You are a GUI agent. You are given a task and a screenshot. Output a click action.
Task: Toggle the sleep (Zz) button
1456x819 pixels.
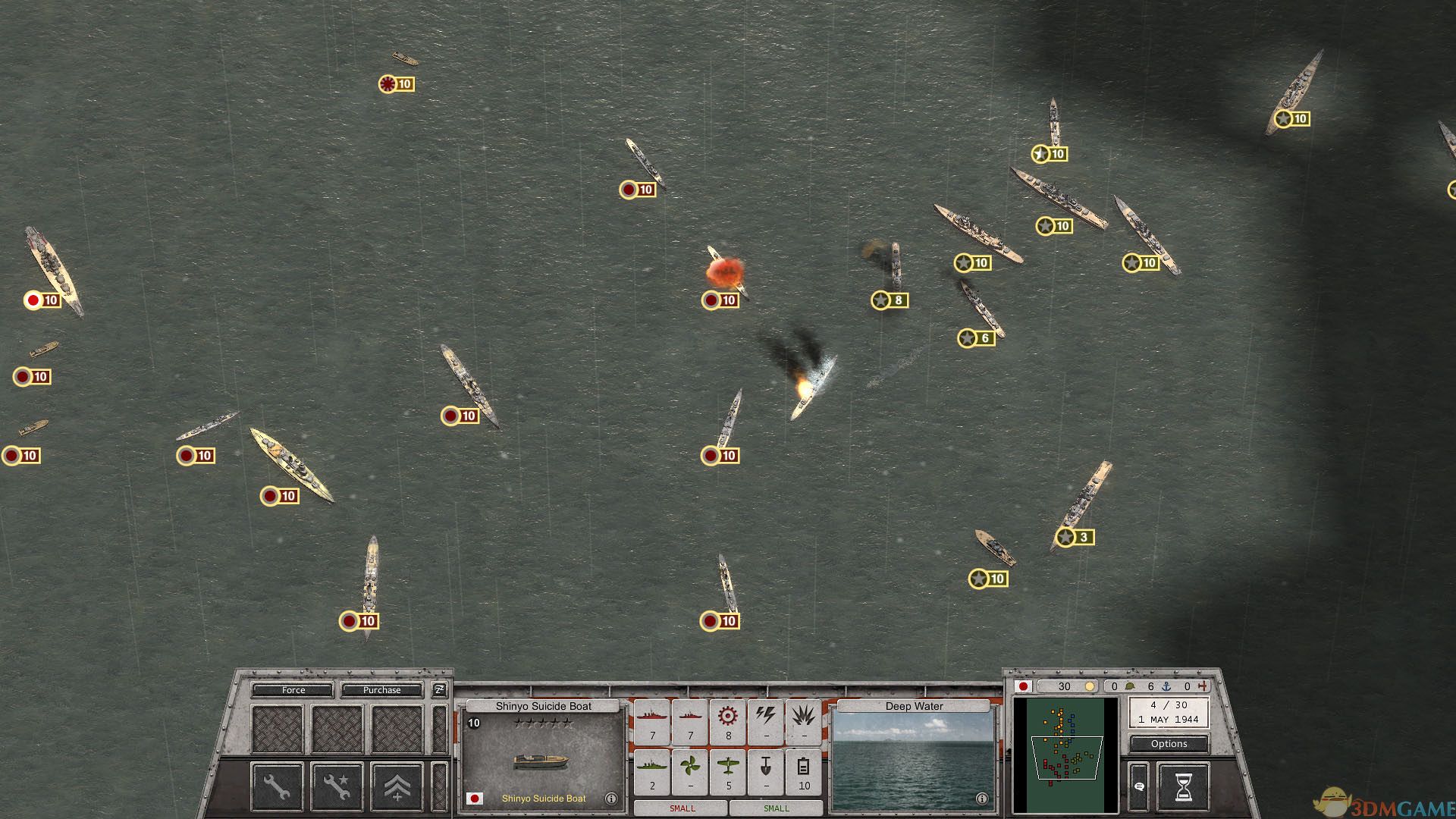[x=439, y=689]
